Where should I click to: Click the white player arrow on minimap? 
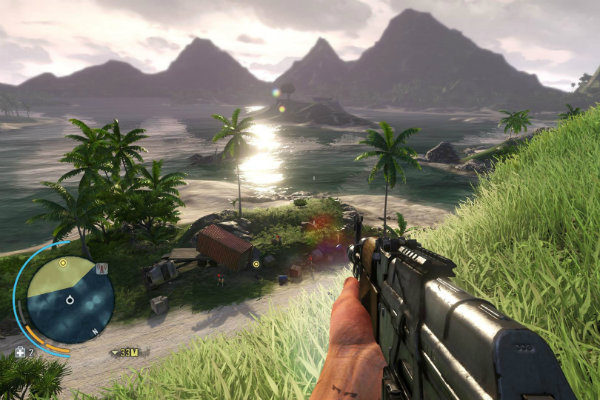(68, 300)
